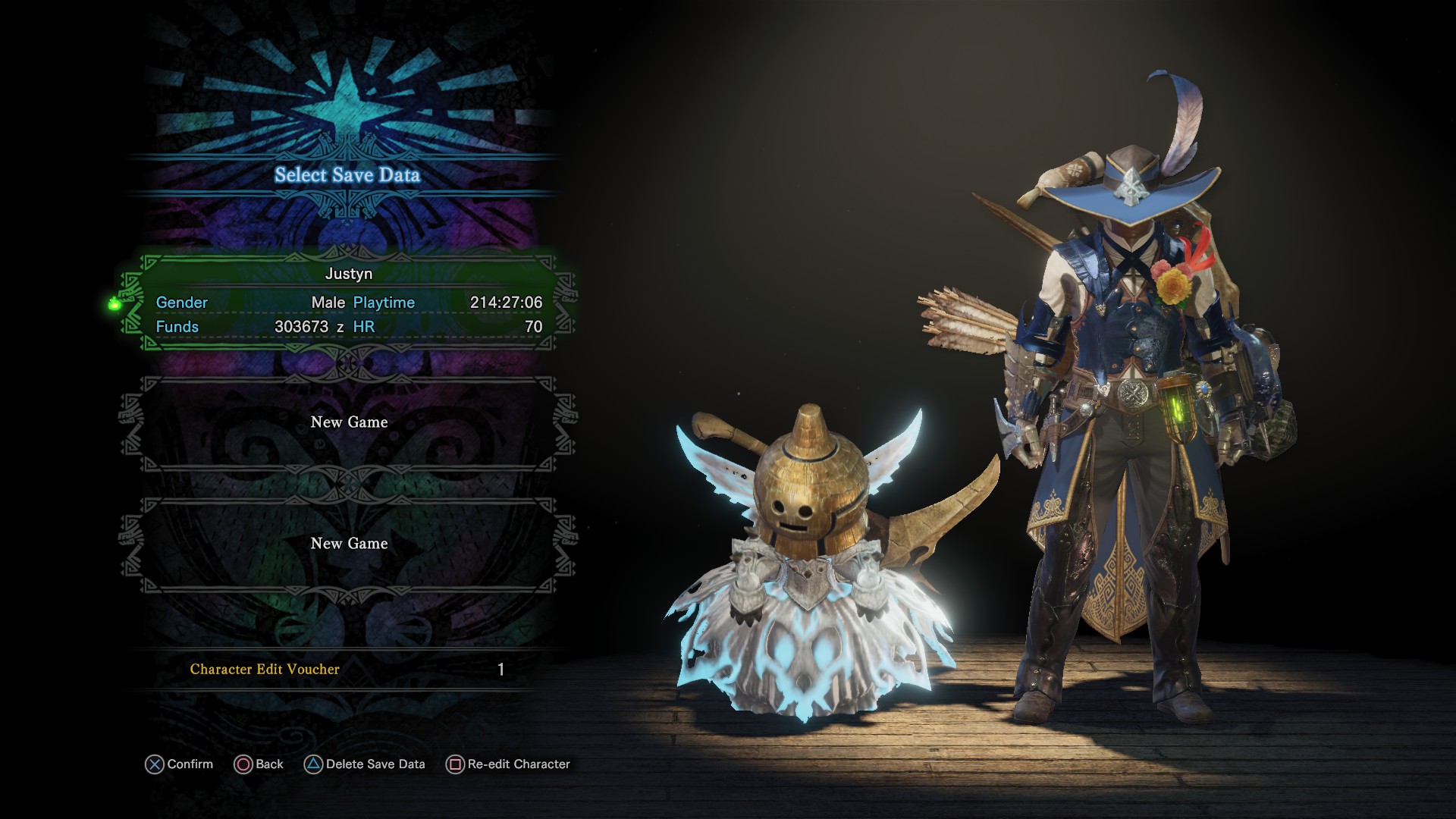Screen dimensions: 1456x819
Task: Select the Justyn save data slot
Action: click(349, 303)
